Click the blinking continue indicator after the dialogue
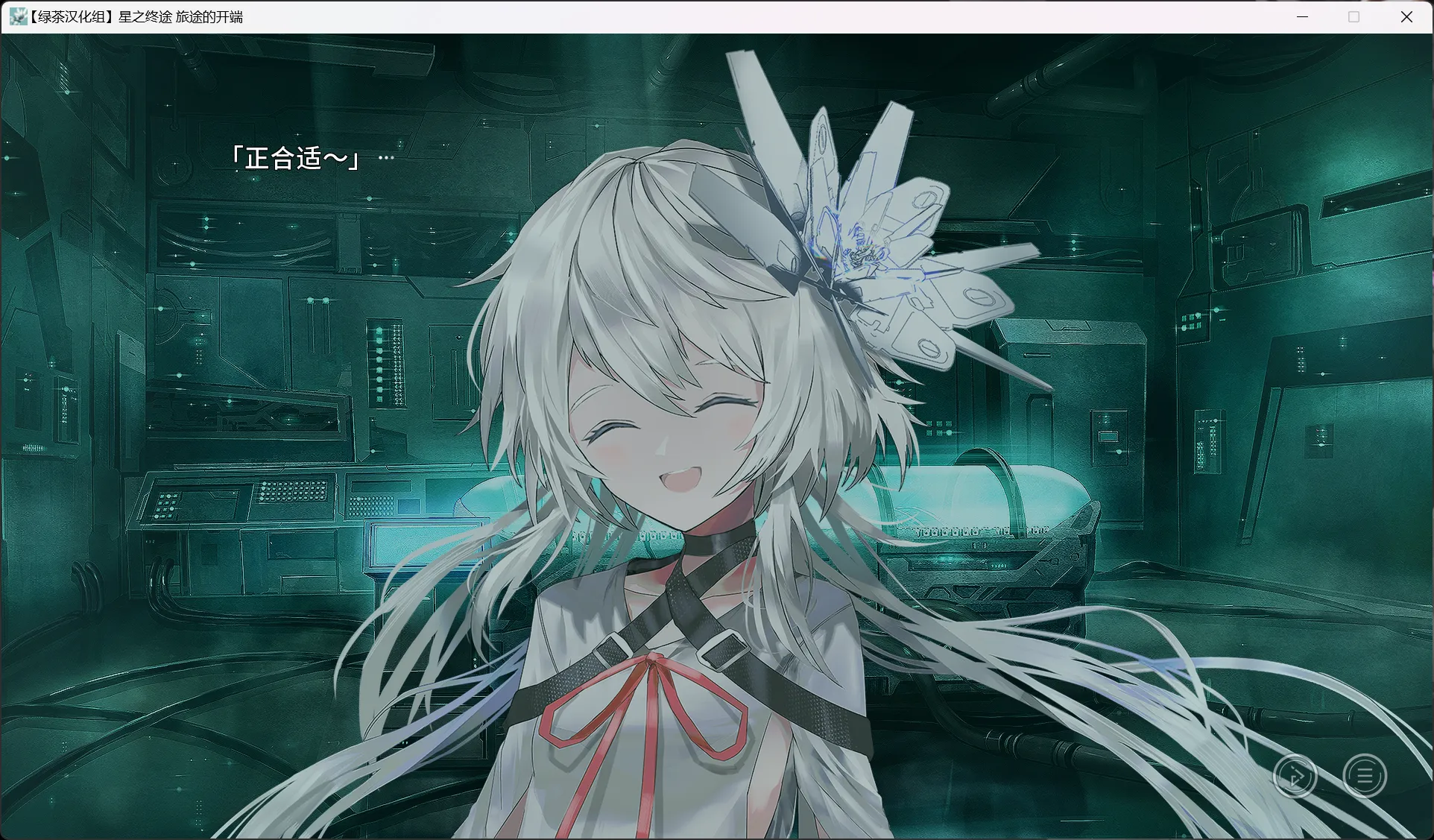This screenshot has height=840, width=1434. [x=386, y=157]
